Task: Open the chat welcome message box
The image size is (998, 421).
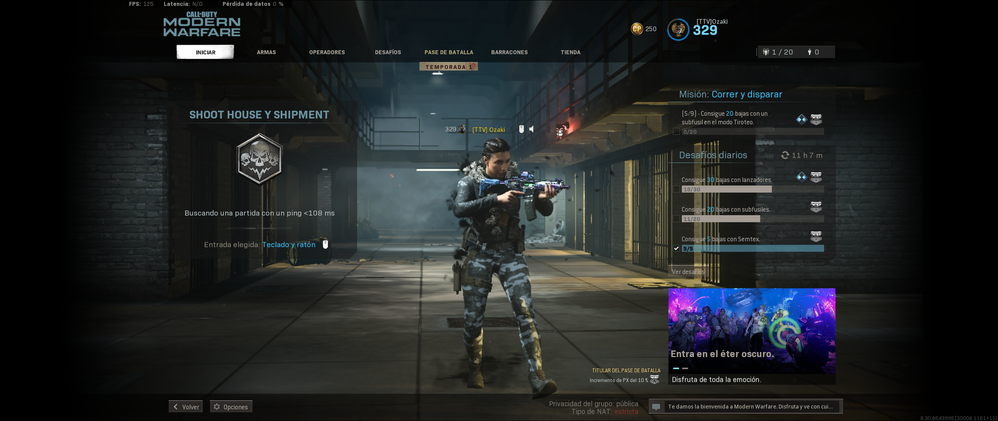Action: pyautogui.click(x=745, y=407)
